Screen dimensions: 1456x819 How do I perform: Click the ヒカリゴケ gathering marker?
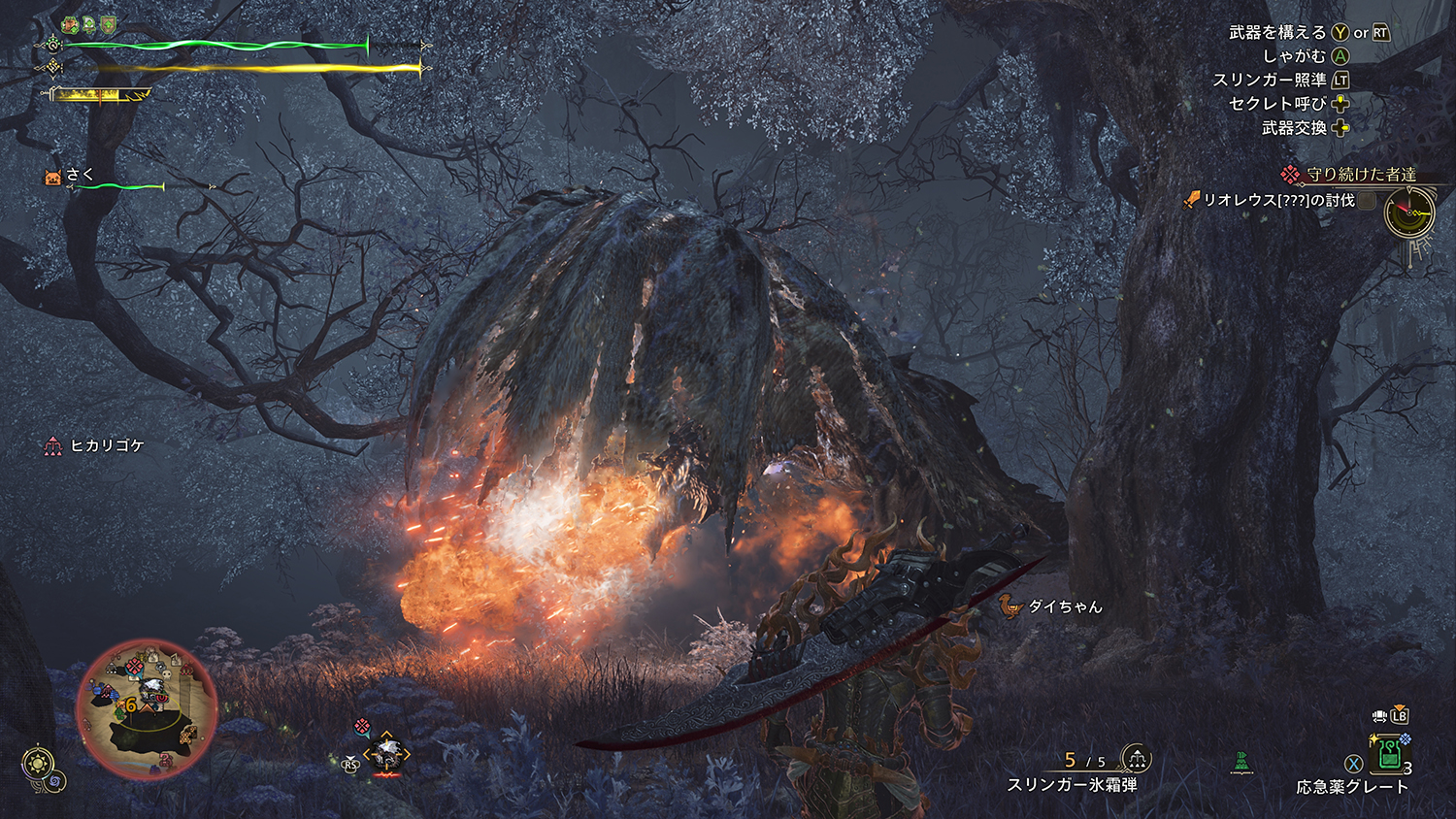tap(52, 445)
